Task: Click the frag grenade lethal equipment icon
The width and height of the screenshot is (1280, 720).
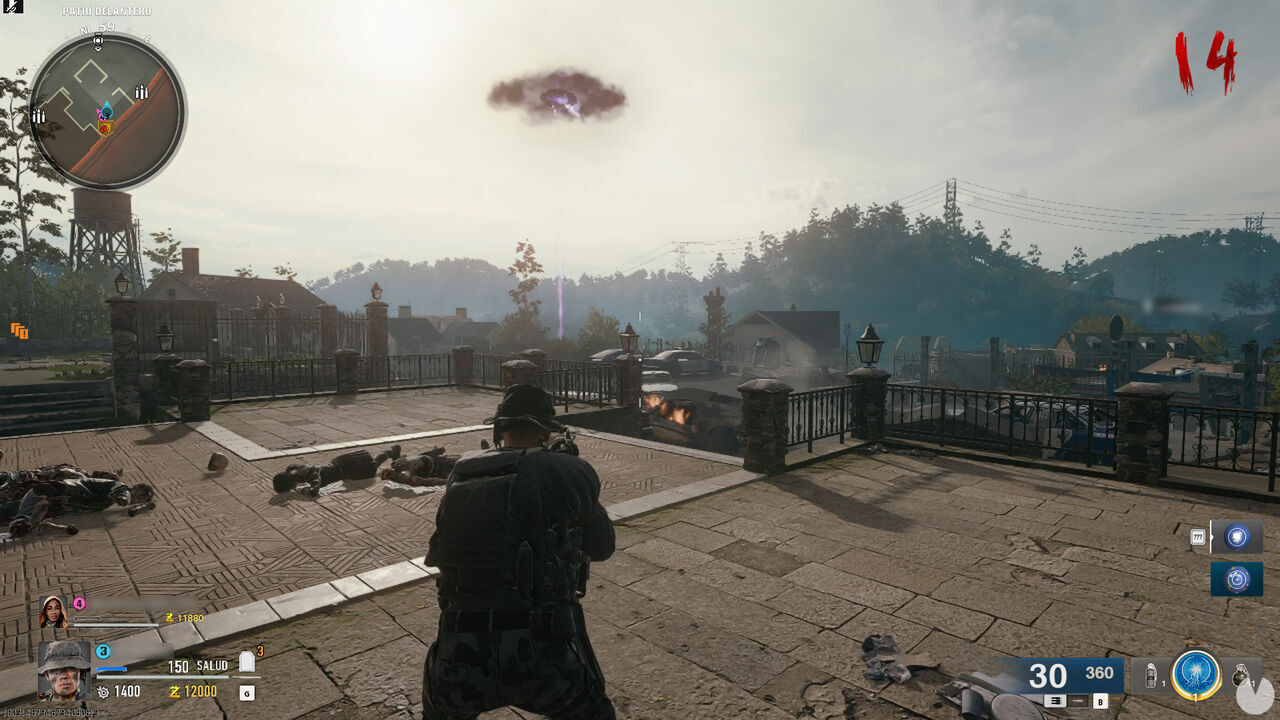Action: click(x=1241, y=677)
